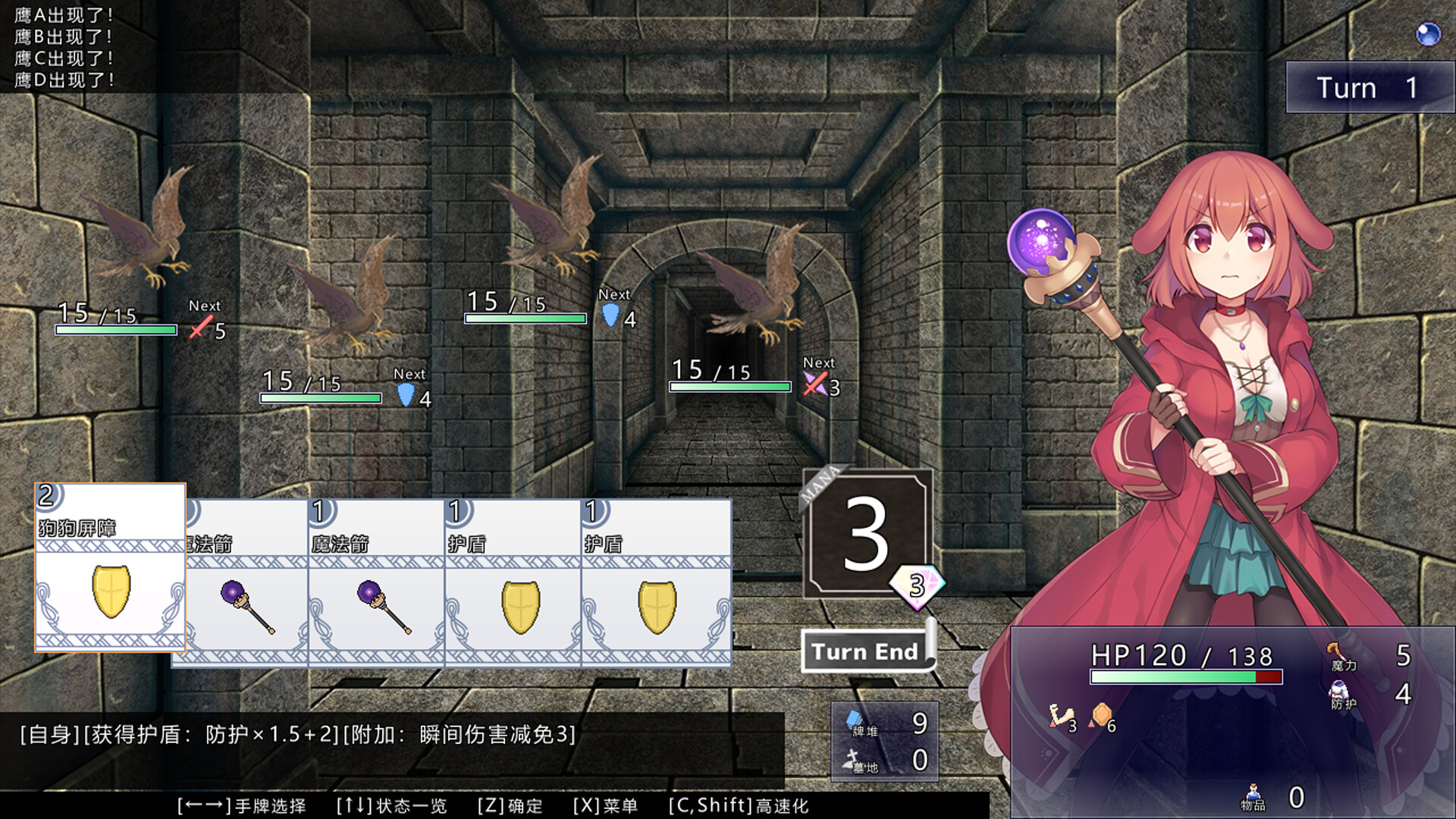Click the red sword Next intent showing 5
The image size is (1456, 819).
tap(199, 326)
